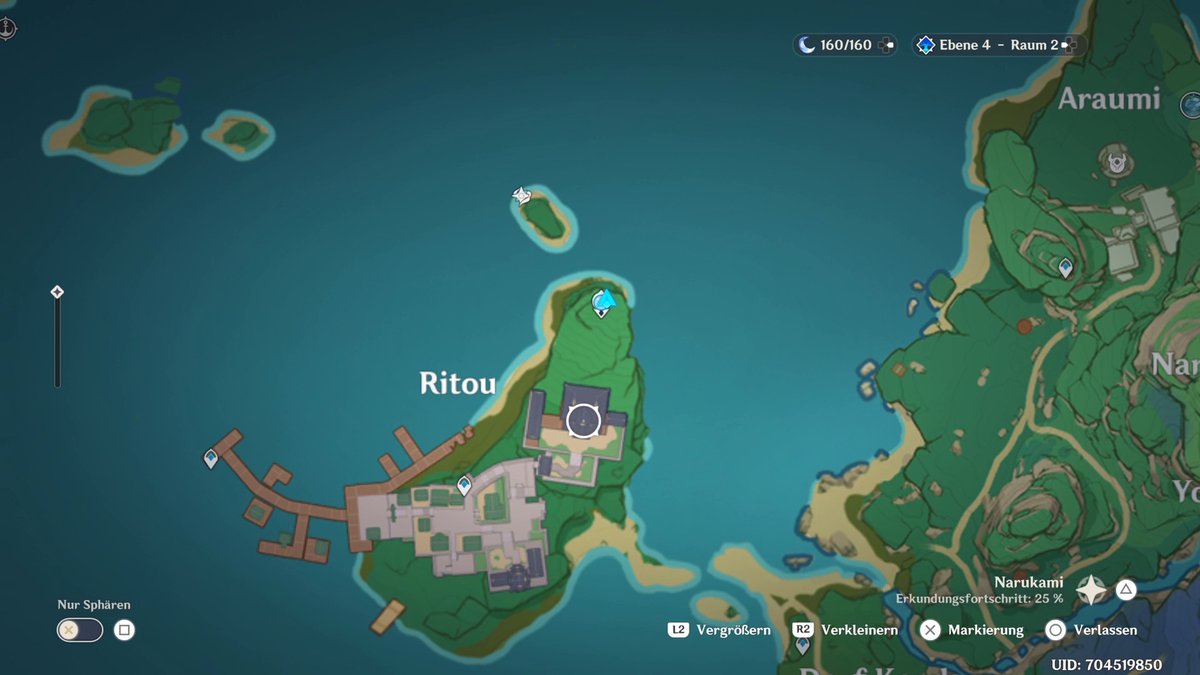The height and width of the screenshot is (675, 1200).
Task: Click Verlassen to close the map
Action: click(x=1094, y=630)
